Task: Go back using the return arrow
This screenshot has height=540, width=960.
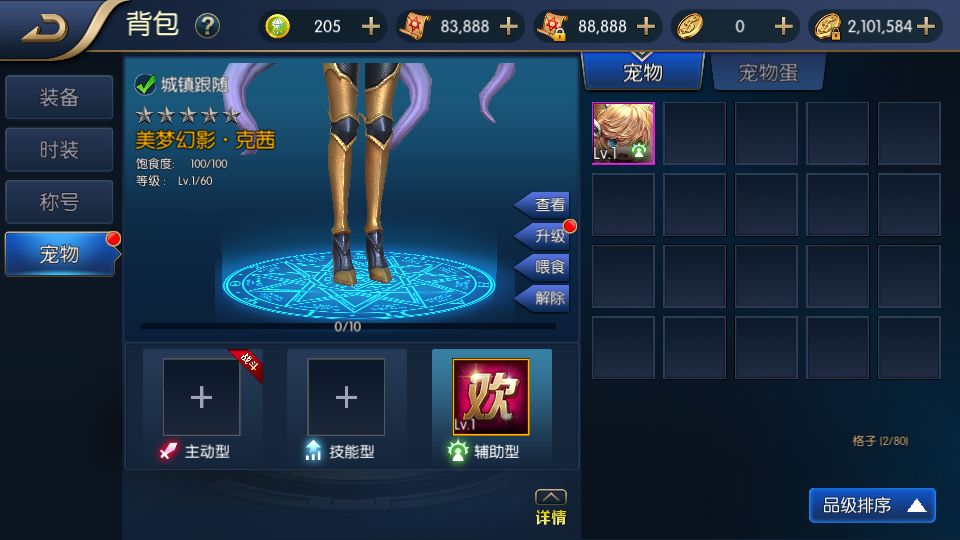Action: 46,27
